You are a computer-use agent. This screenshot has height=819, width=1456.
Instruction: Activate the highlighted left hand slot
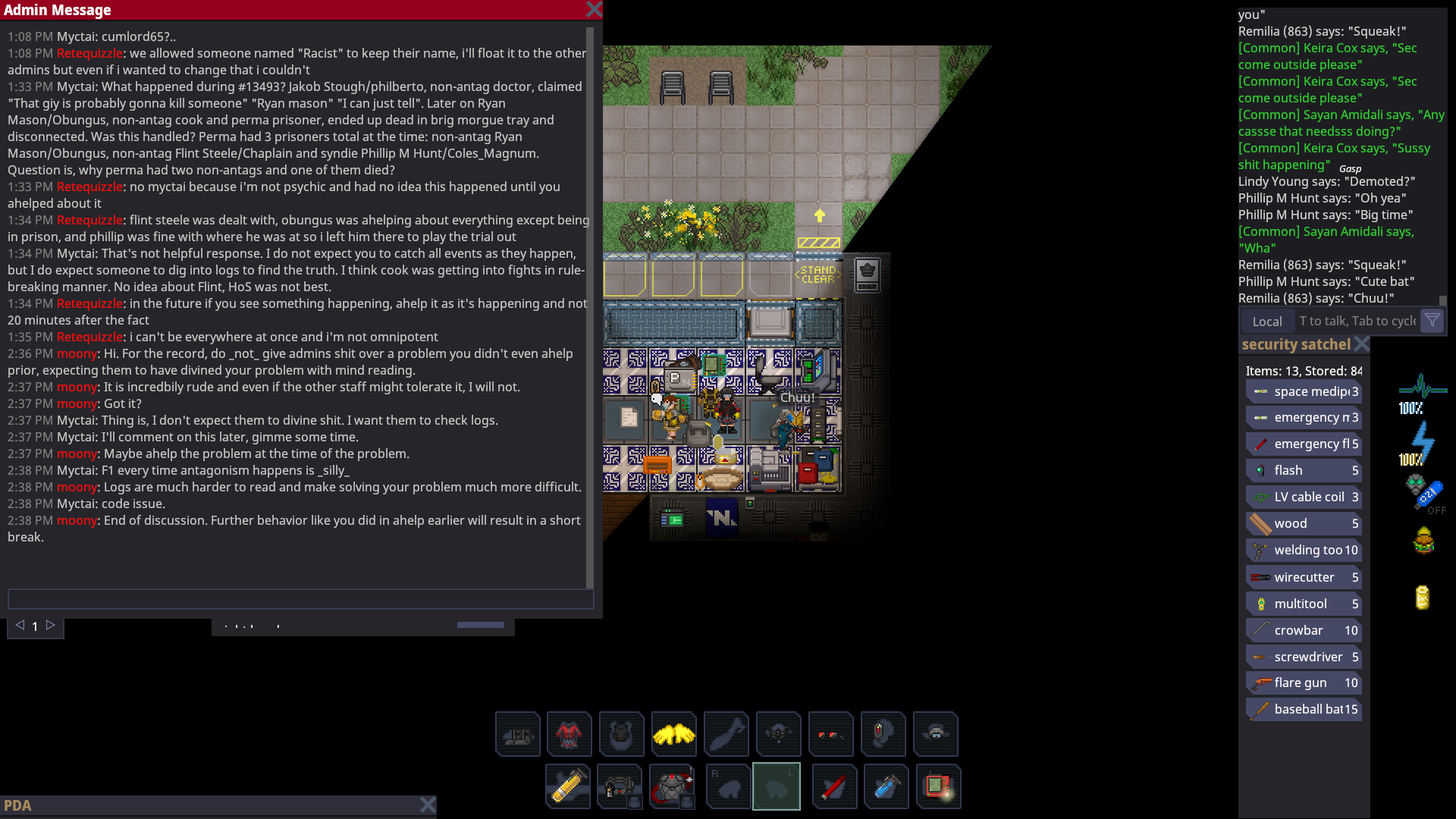tap(776, 787)
